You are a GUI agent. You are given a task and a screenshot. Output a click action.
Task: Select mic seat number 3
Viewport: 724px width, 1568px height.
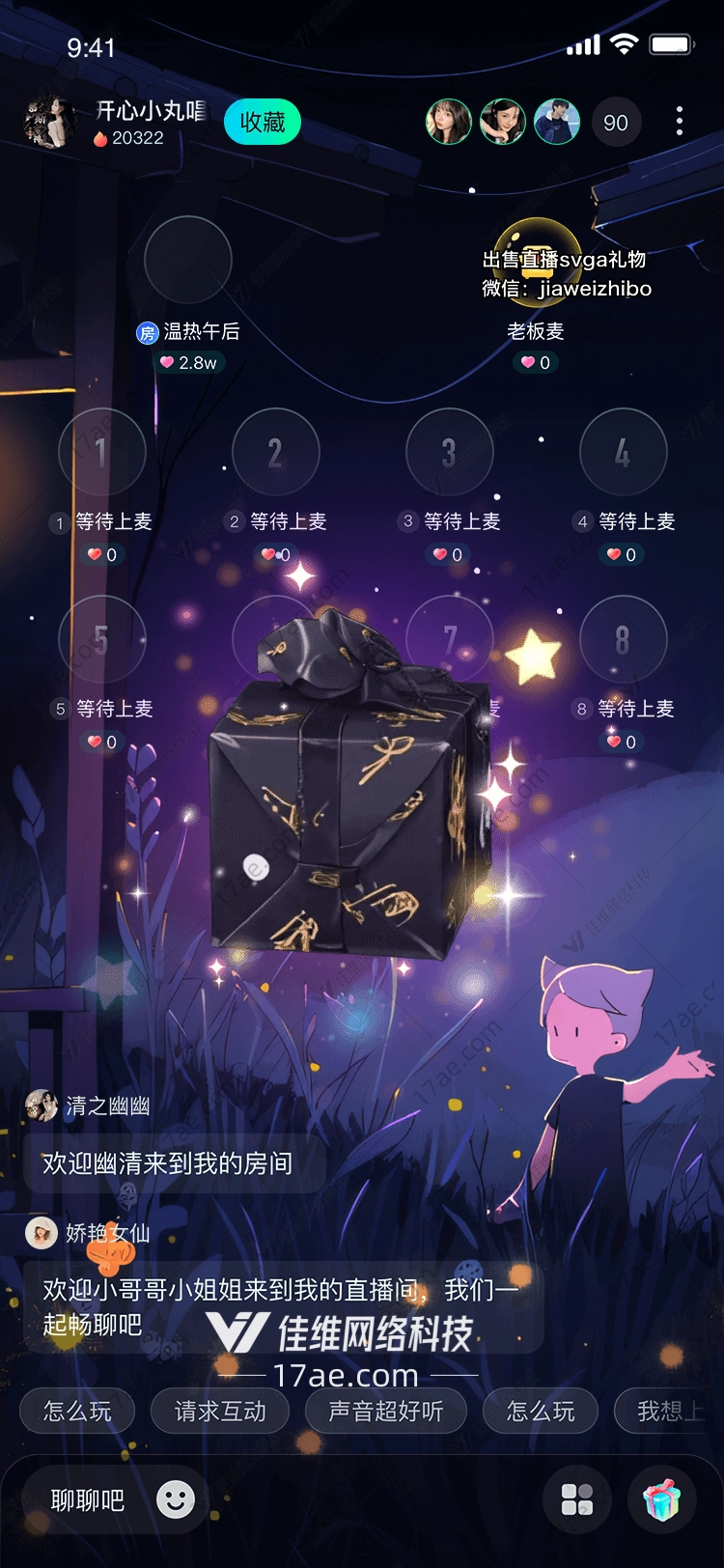(449, 452)
